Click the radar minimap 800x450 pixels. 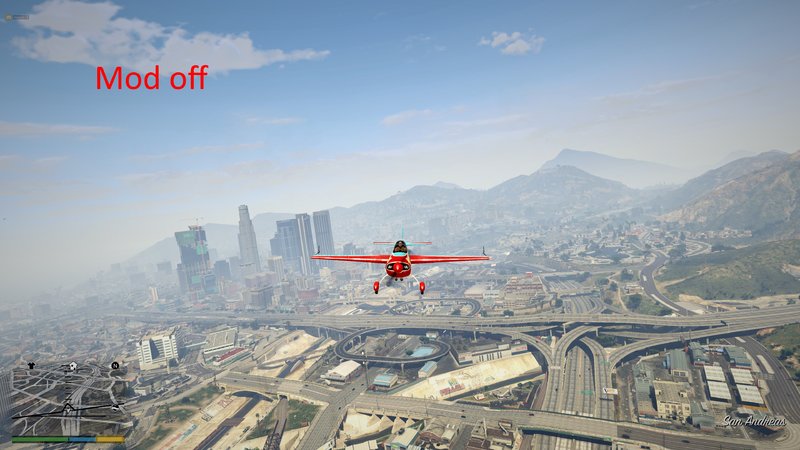click(68, 398)
